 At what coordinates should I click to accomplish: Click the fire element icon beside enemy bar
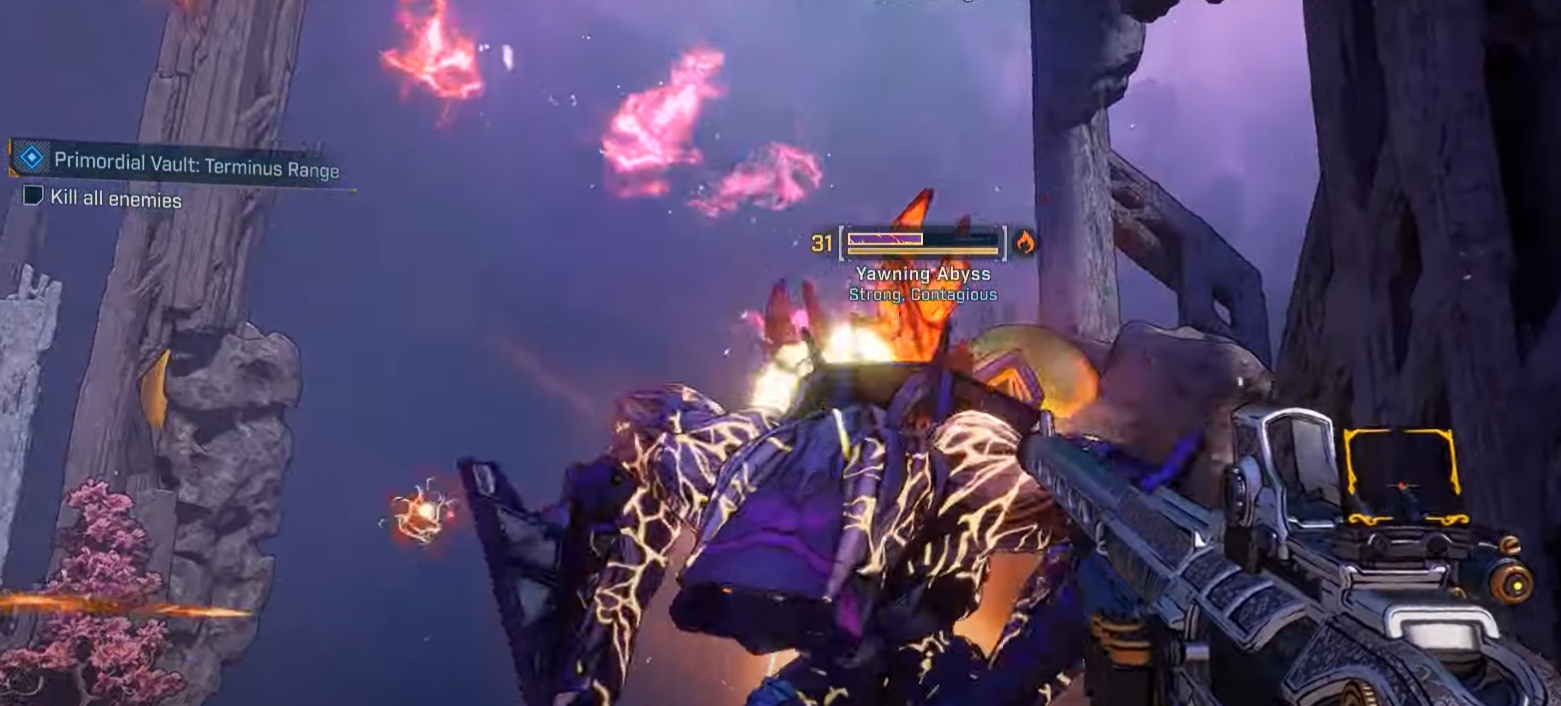(x=1024, y=241)
